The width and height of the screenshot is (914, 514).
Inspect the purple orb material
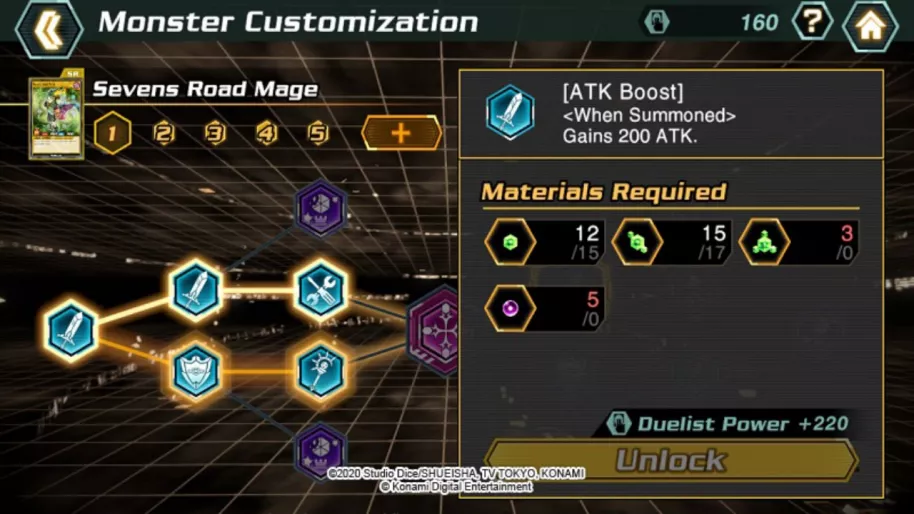click(x=511, y=309)
